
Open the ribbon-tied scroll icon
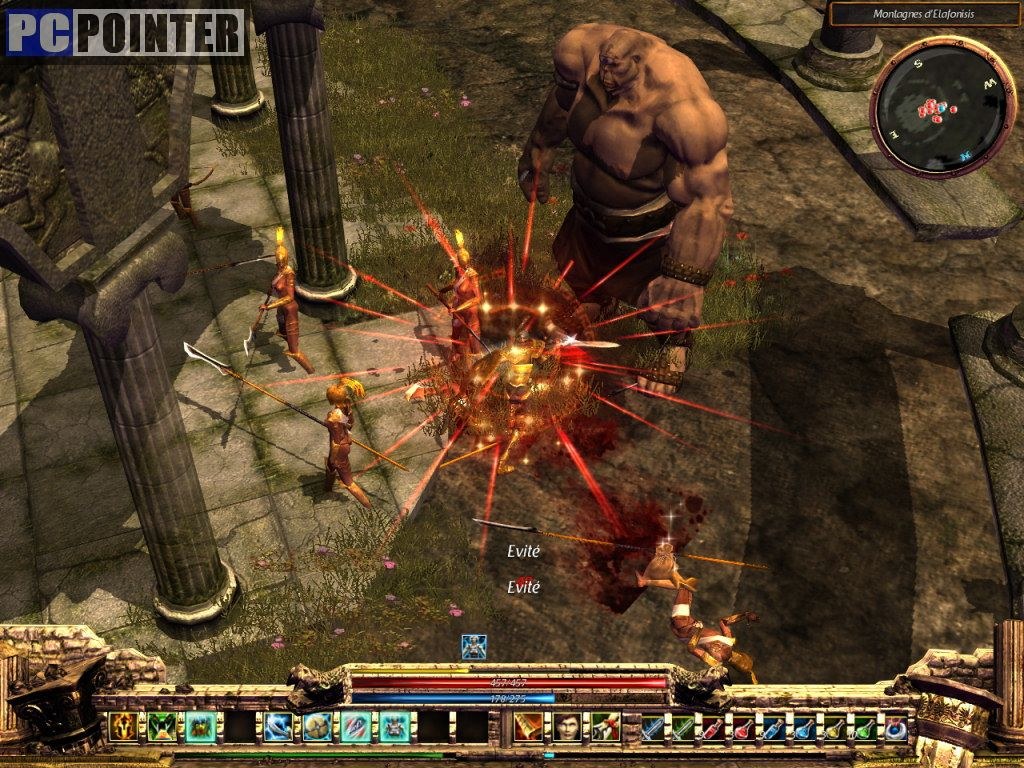click(605, 727)
